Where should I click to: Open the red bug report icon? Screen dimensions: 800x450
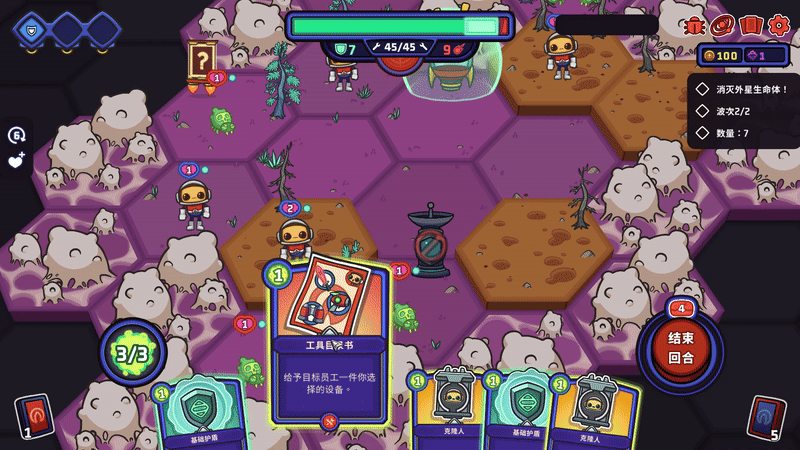point(694,26)
